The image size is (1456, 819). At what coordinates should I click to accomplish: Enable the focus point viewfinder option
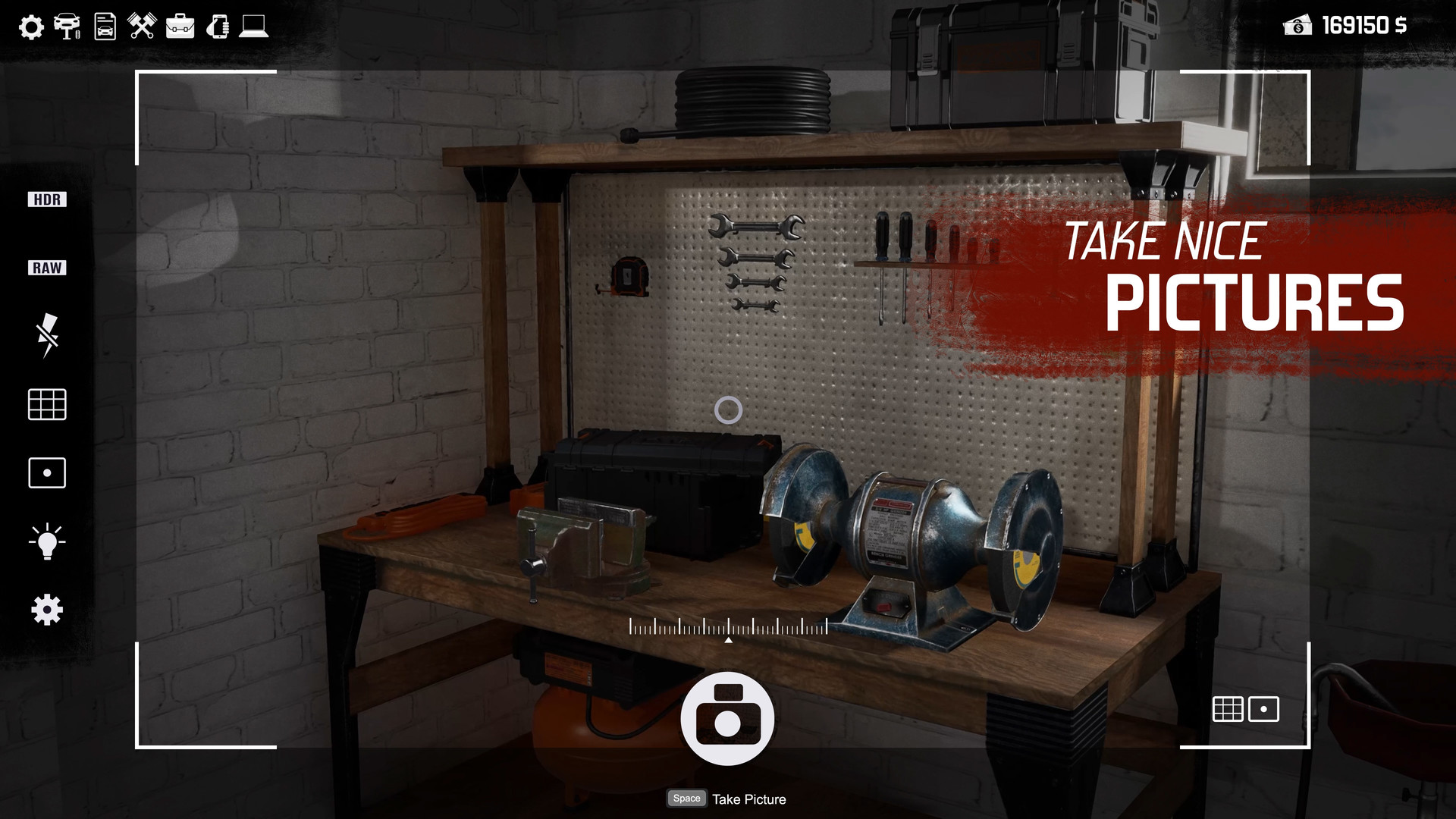[46, 472]
